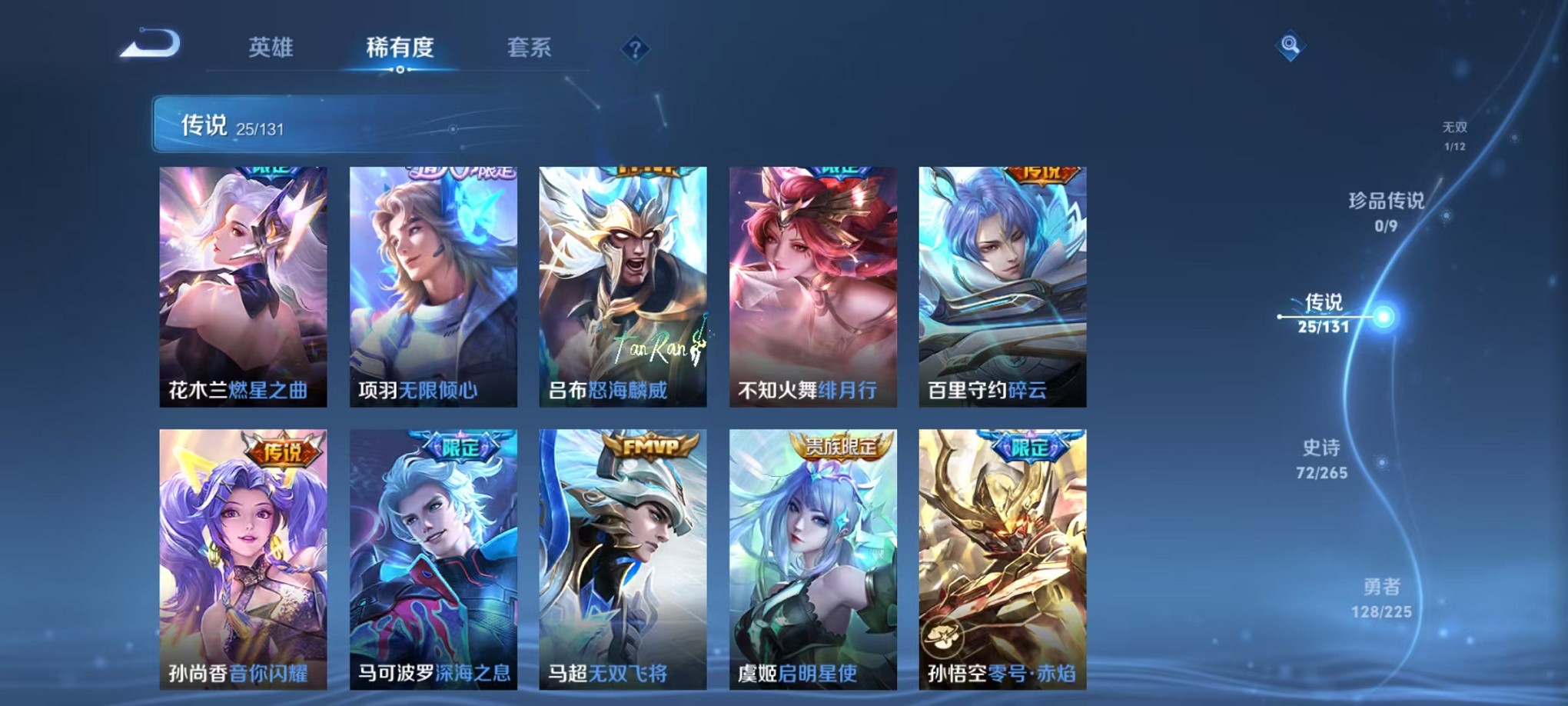The height and width of the screenshot is (706, 1568).
Task: Open the search with the magnifier icon
Action: (1291, 46)
